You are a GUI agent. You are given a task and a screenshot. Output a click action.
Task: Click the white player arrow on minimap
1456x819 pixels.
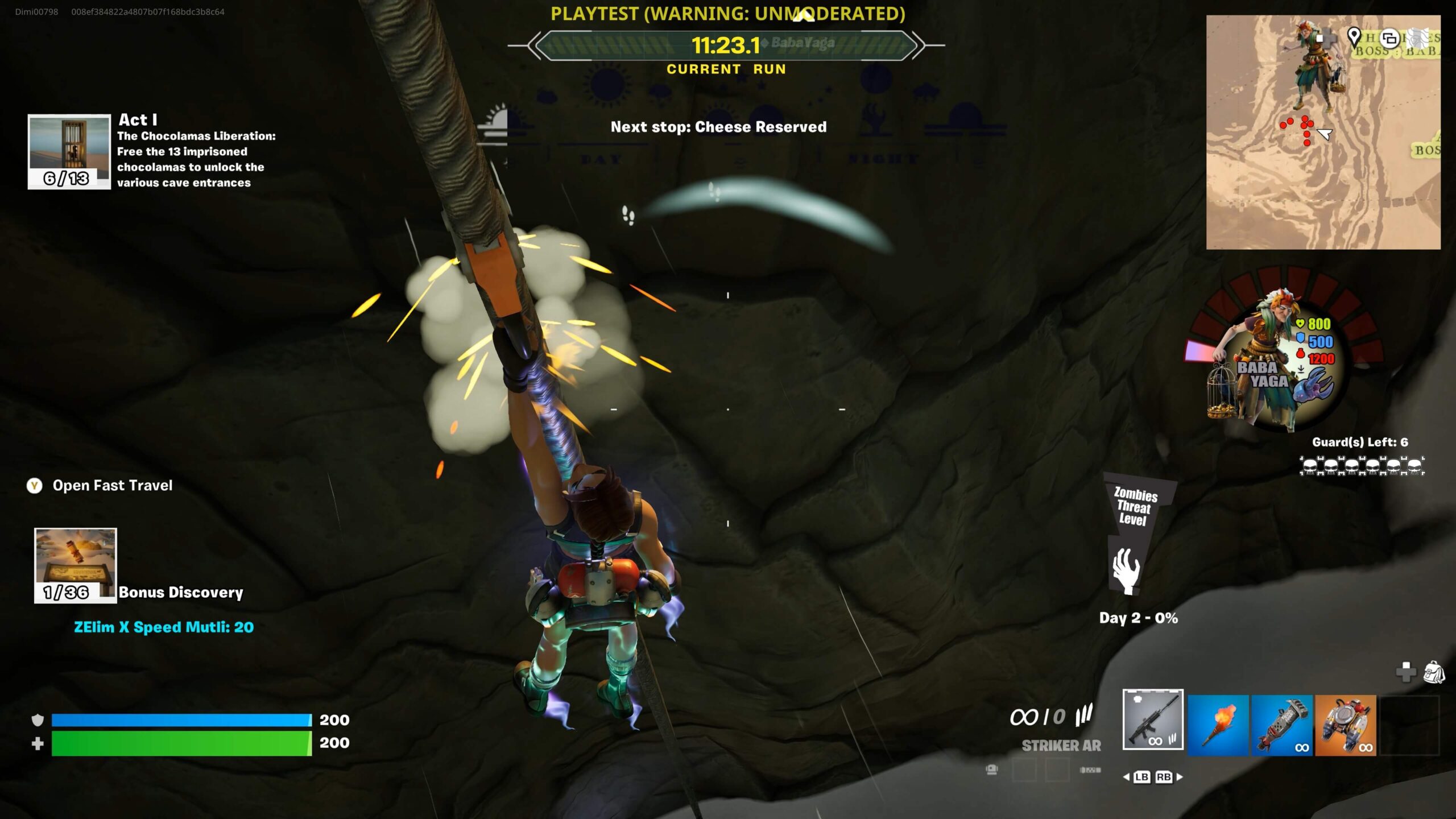pyautogui.click(x=1324, y=134)
